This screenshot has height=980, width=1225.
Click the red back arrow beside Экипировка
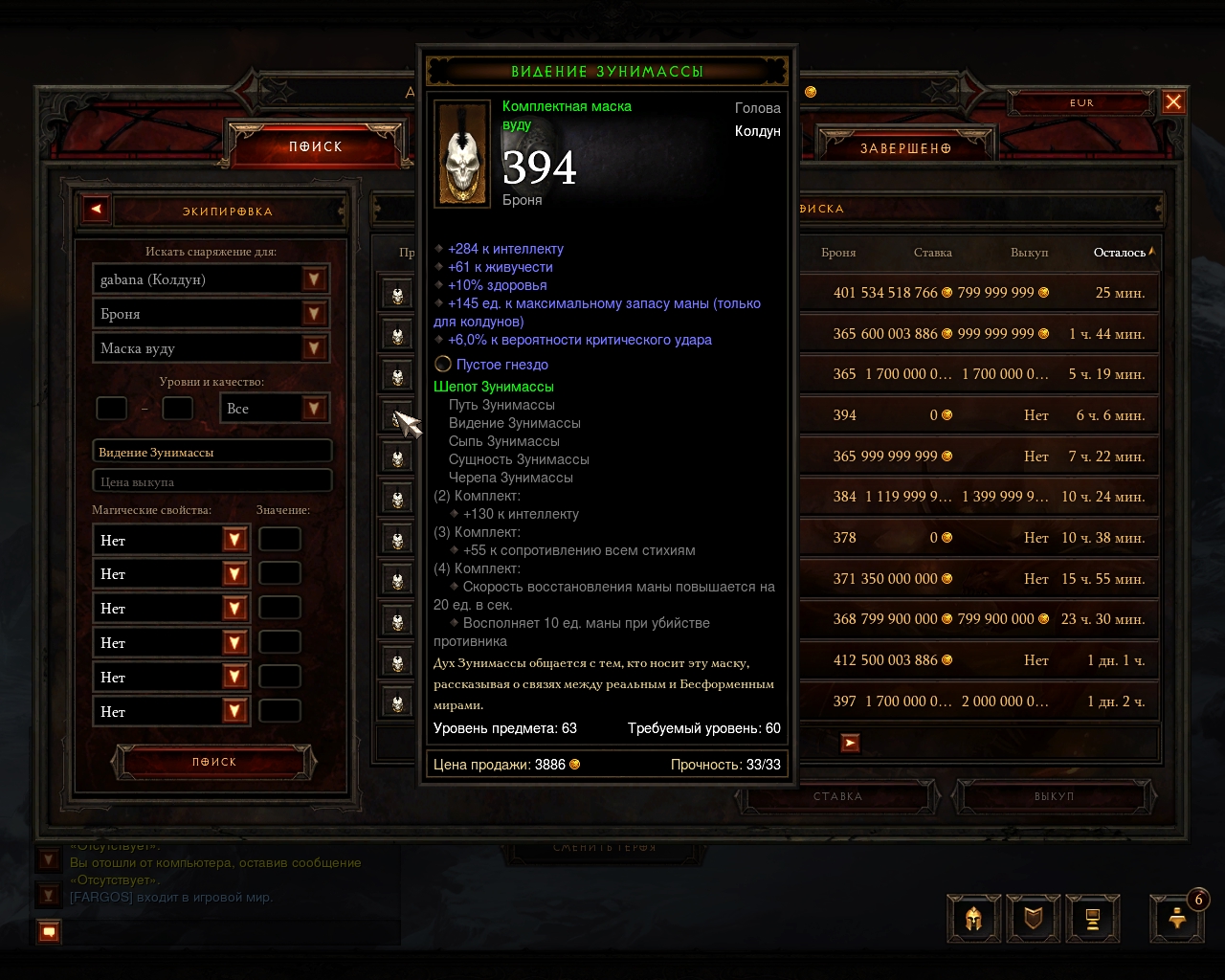coord(96,210)
